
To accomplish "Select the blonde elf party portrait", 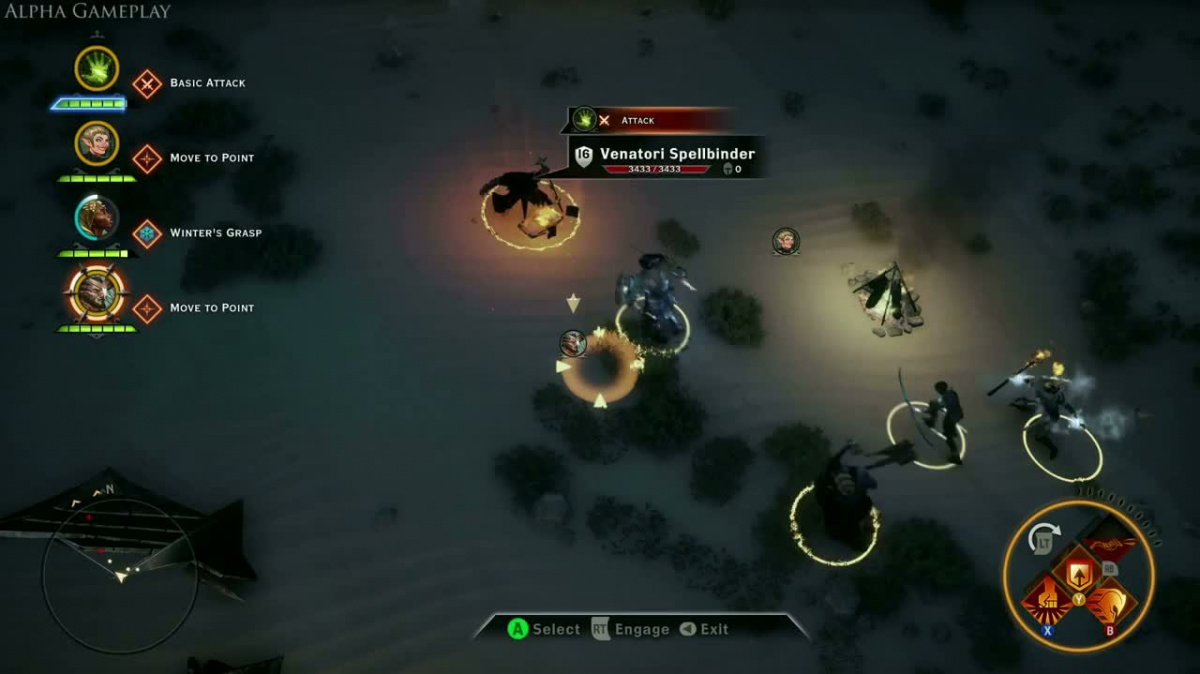I will tap(97, 144).
